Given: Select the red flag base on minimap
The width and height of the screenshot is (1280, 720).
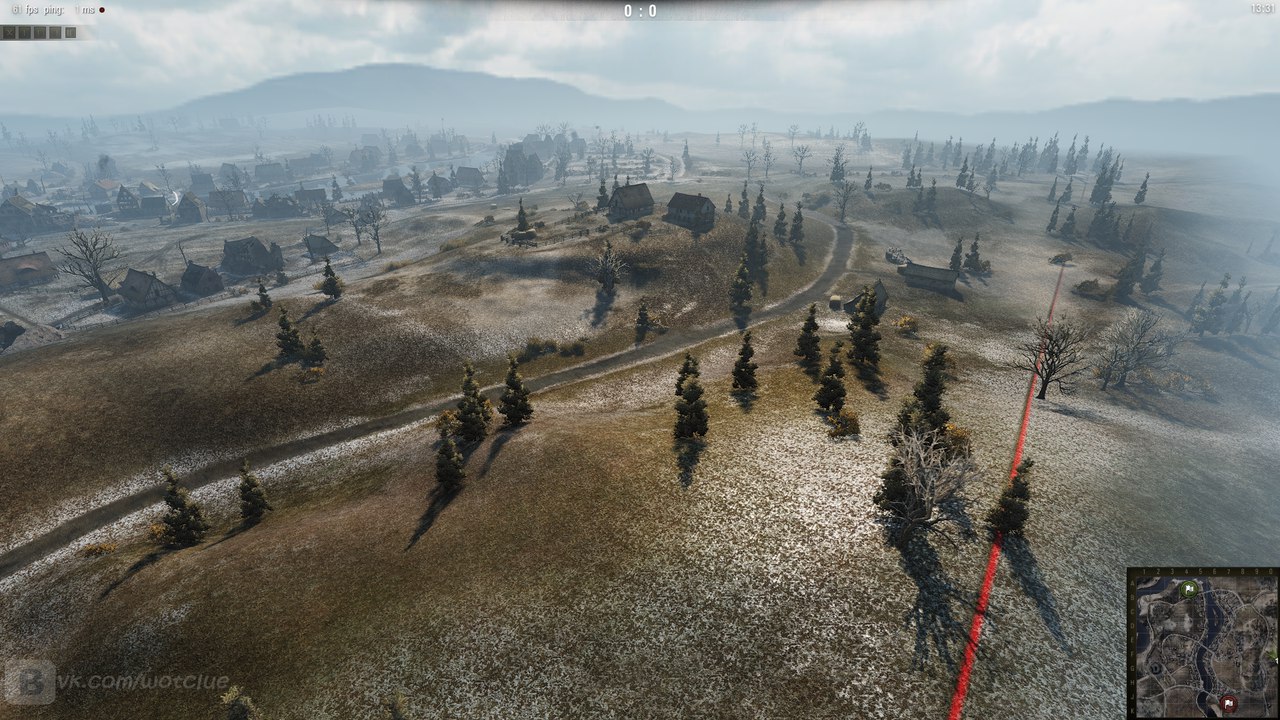Looking at the screenshot, I should click(x=1229, y=704).
